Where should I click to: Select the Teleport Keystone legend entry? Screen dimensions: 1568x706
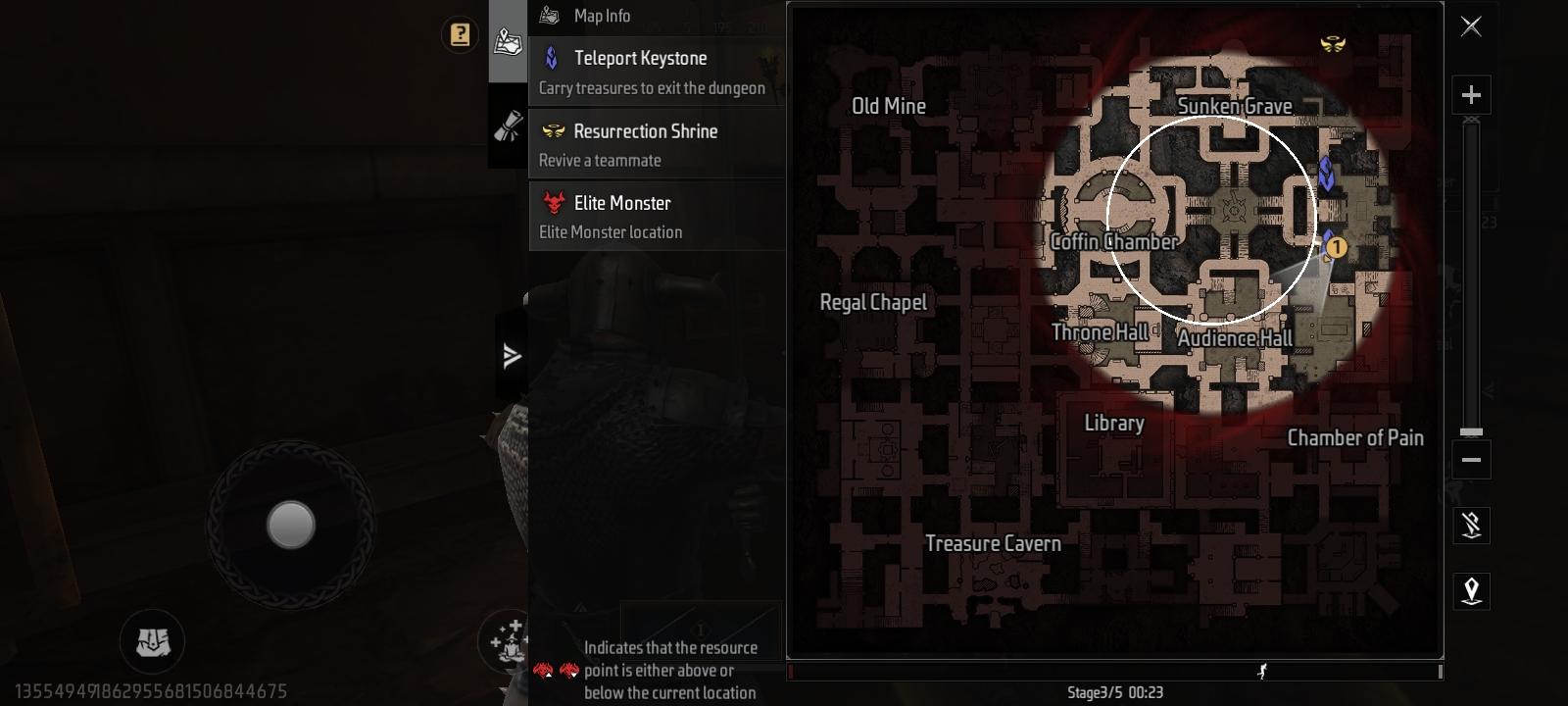pyautogui.click(x=656, y=73)
